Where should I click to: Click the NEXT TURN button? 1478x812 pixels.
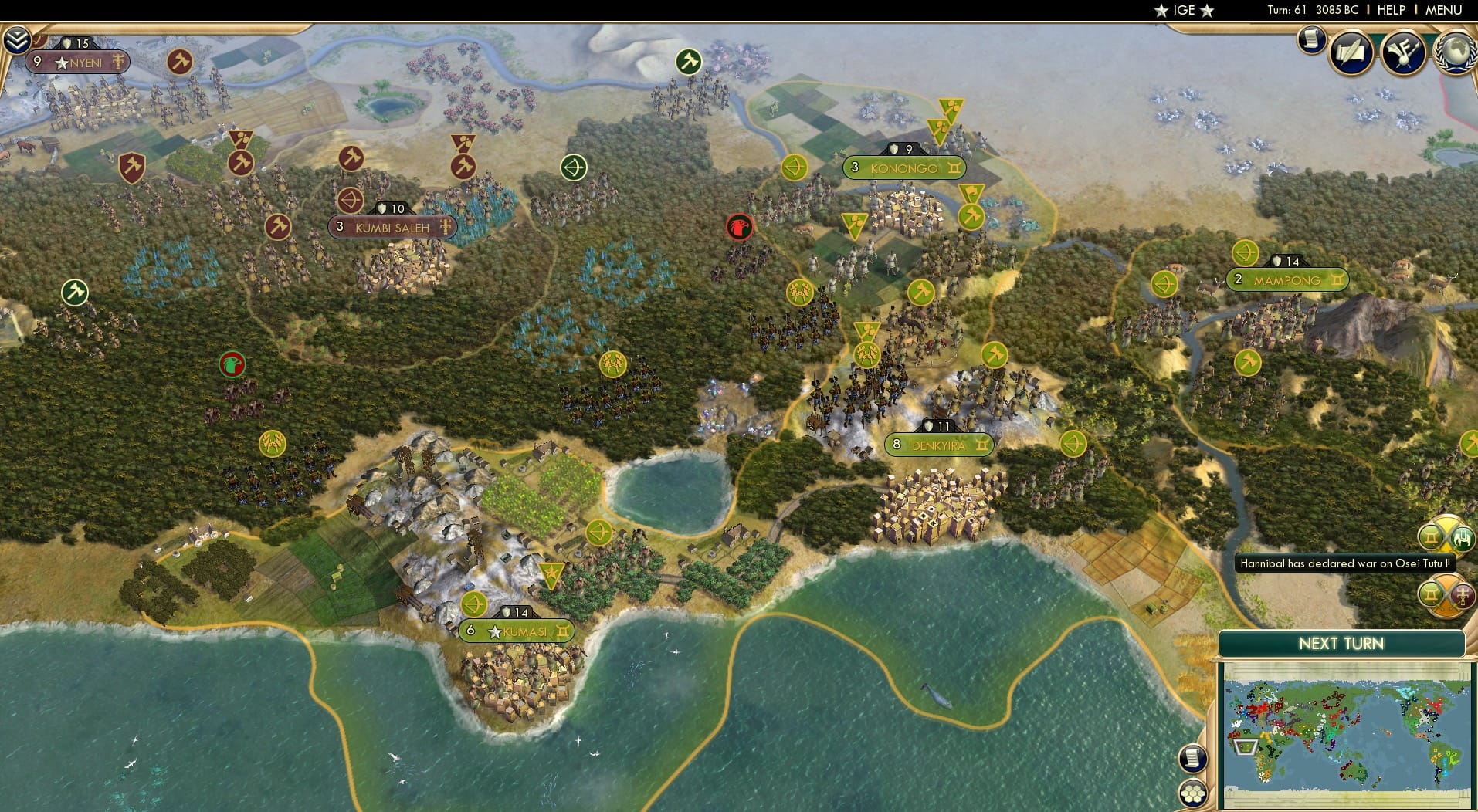point(1341,644)
